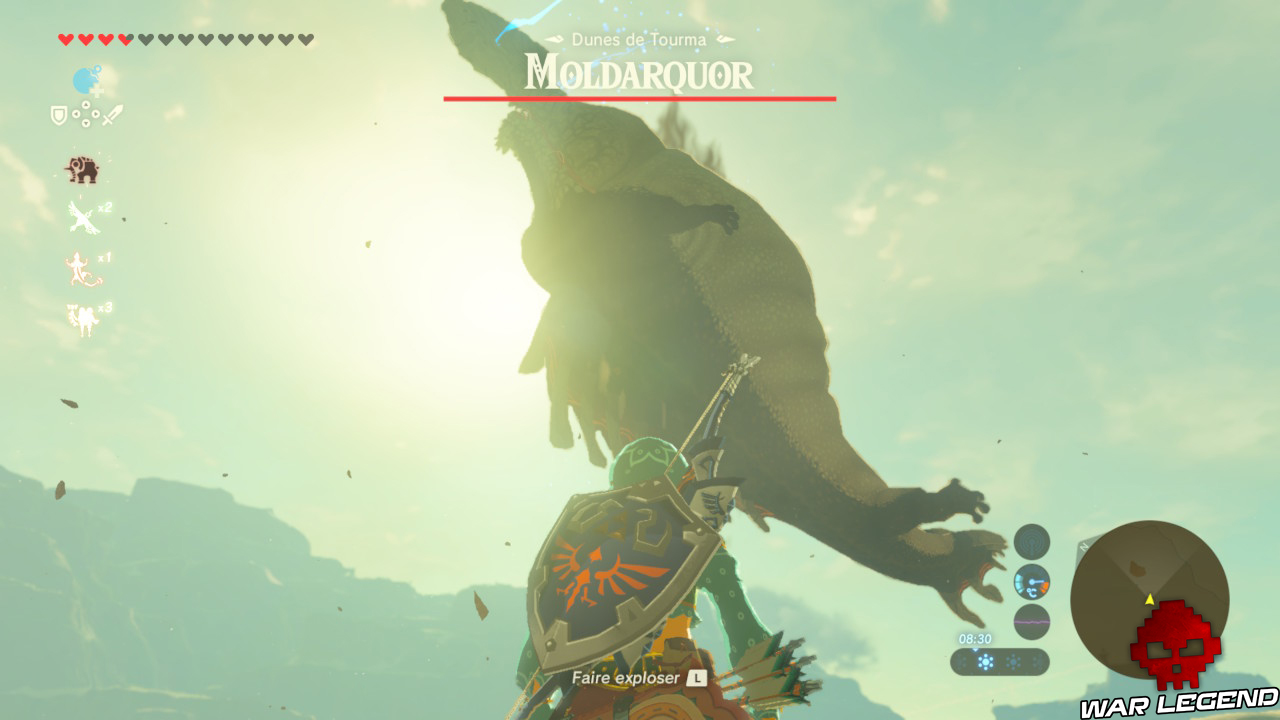Select the Moldarquor boss name title
The image size is (1280, 720).
pos(640,73)
